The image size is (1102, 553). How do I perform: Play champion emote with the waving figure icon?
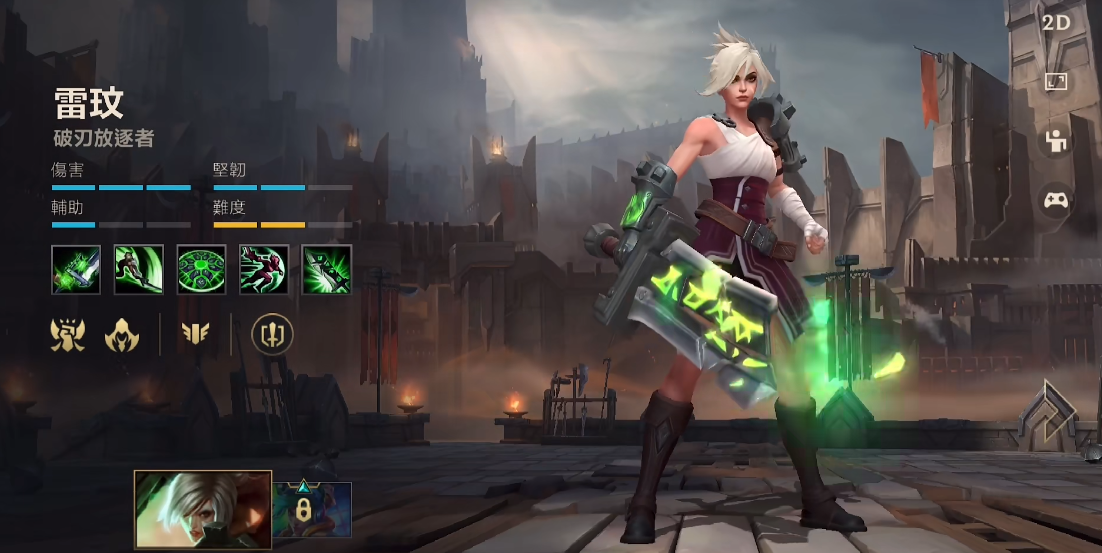(x=1056, y=141)
